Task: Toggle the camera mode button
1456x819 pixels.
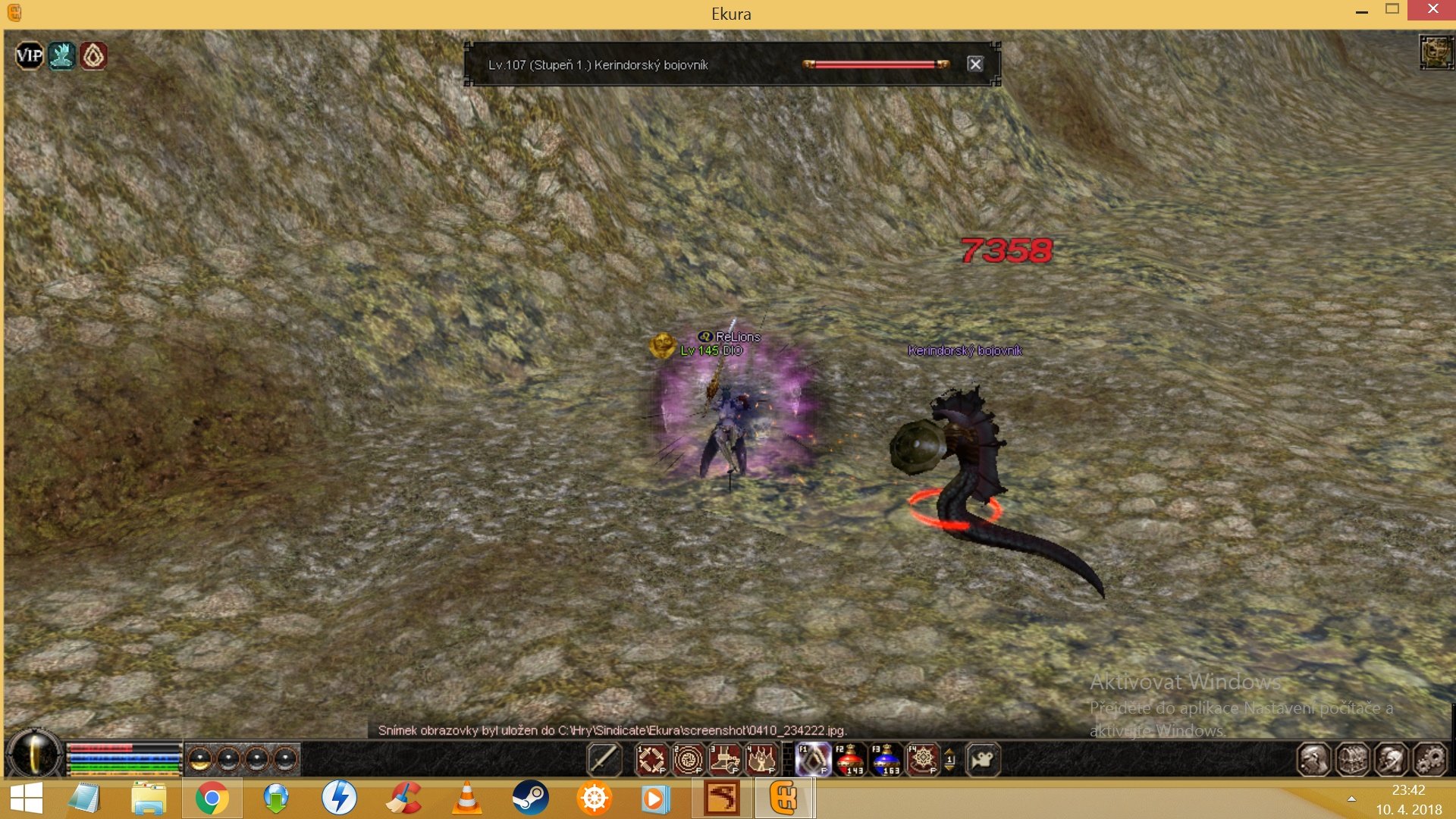Action: click(983, 759)
